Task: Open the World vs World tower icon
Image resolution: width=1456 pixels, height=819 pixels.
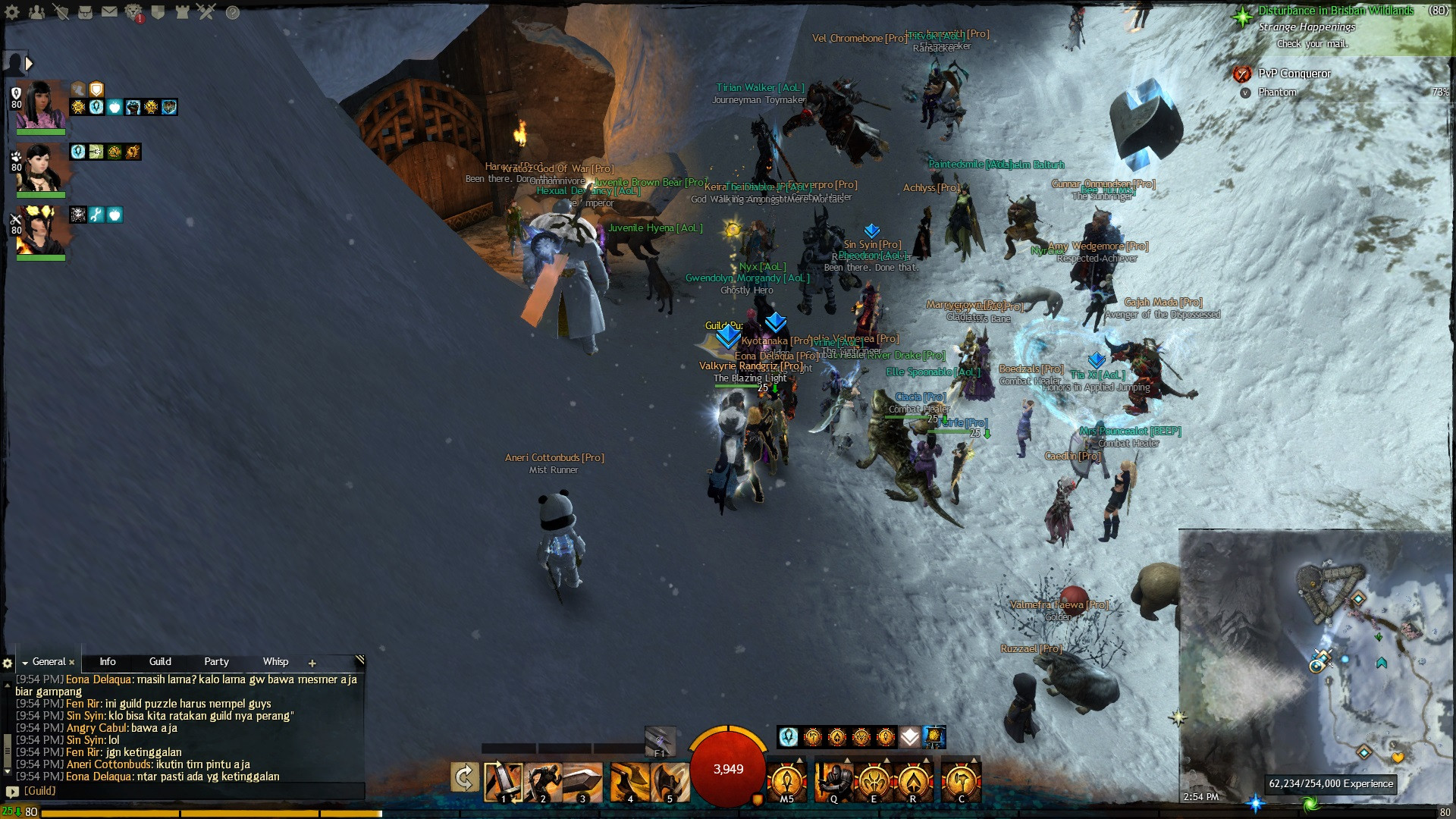Action: [180, 11]
